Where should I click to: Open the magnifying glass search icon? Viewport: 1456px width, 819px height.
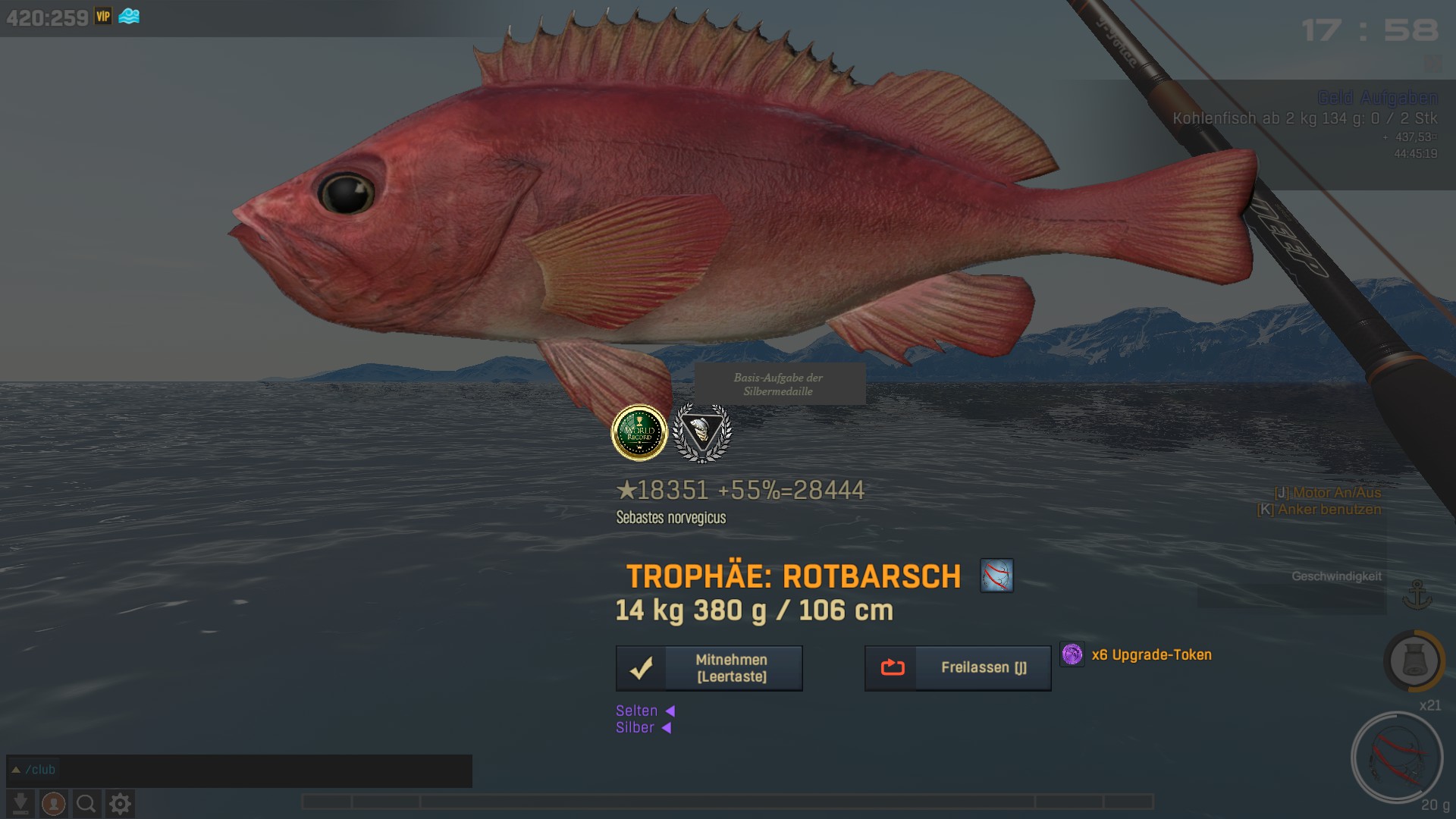pyautogui.click(x=86, y=803)
